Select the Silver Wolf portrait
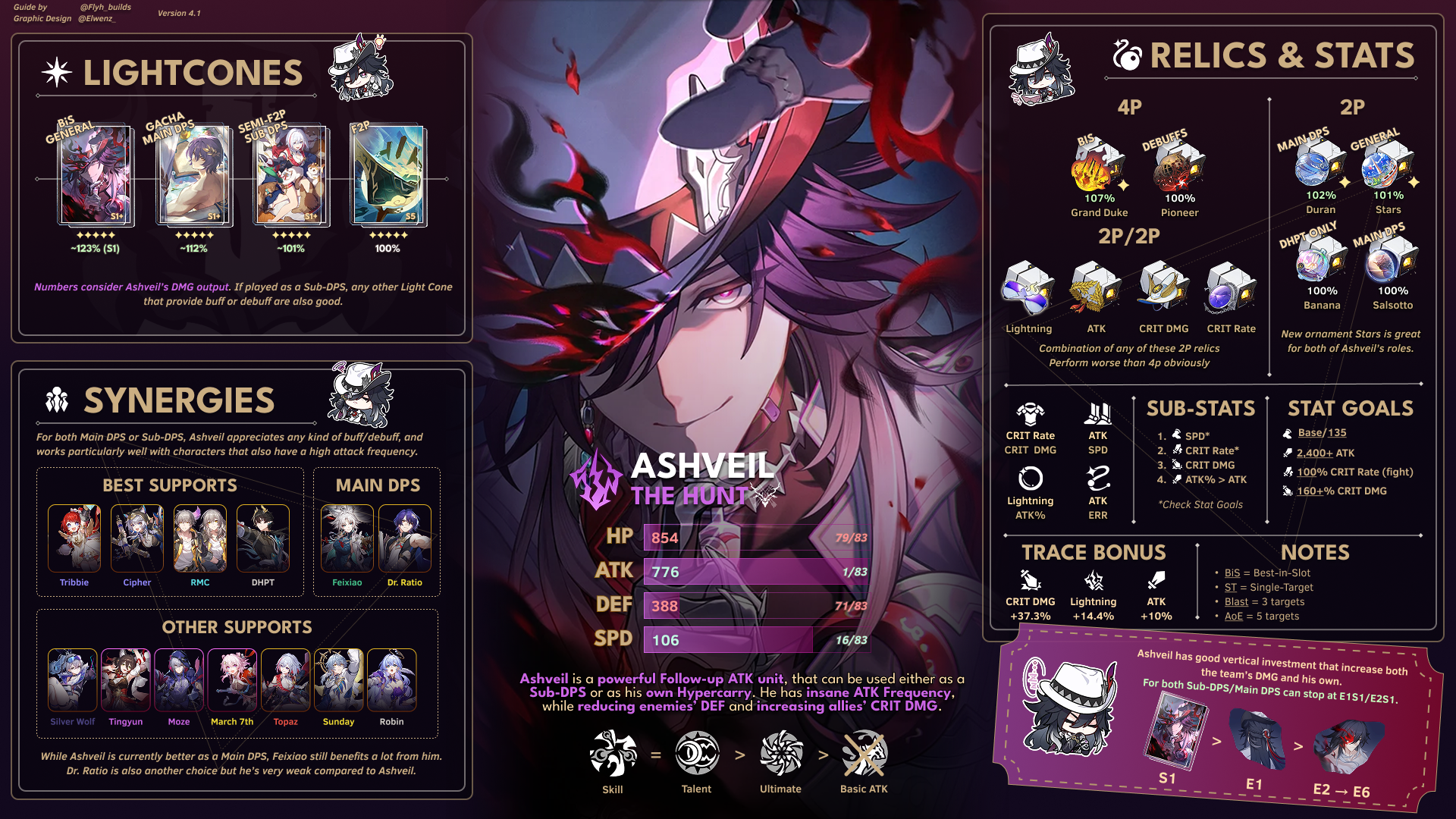1456x819 pixels. click(x=73, y=680)
